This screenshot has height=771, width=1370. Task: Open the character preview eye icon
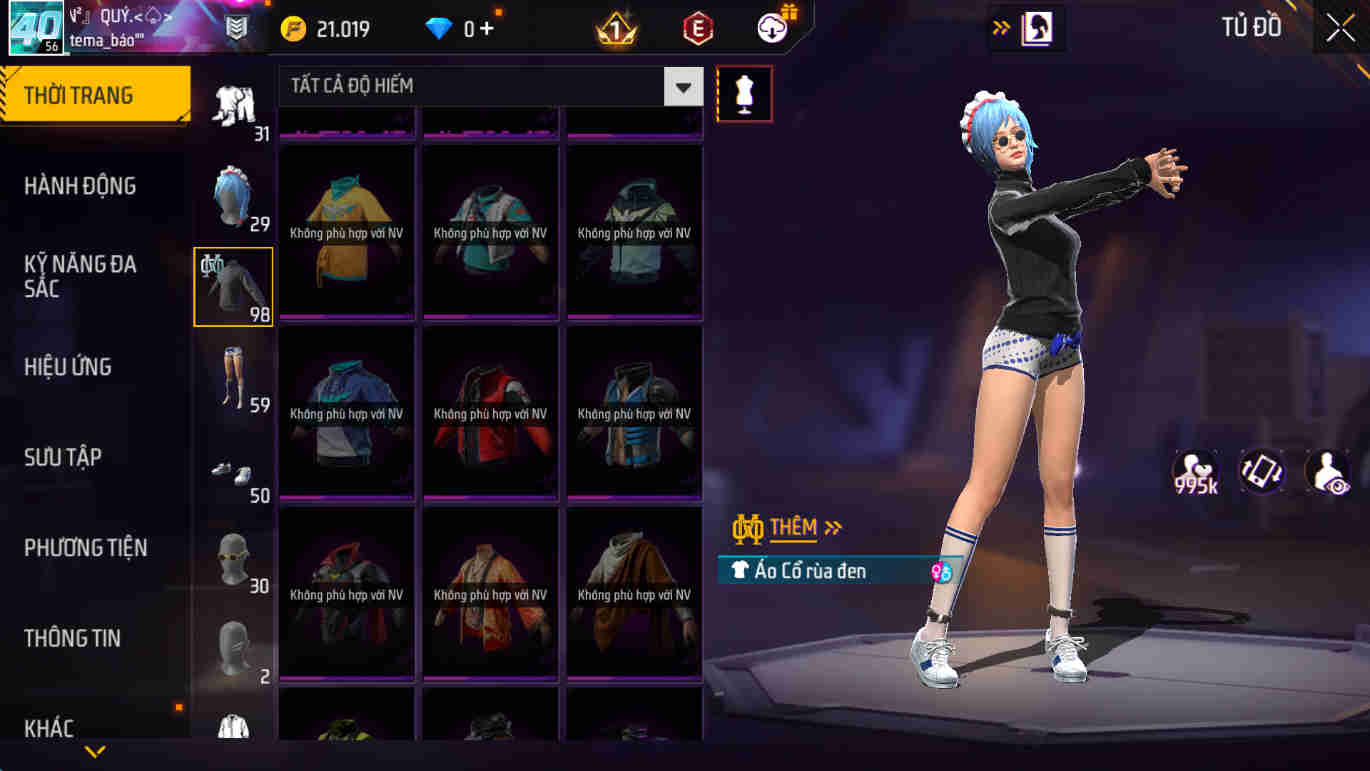[1327, 470]
